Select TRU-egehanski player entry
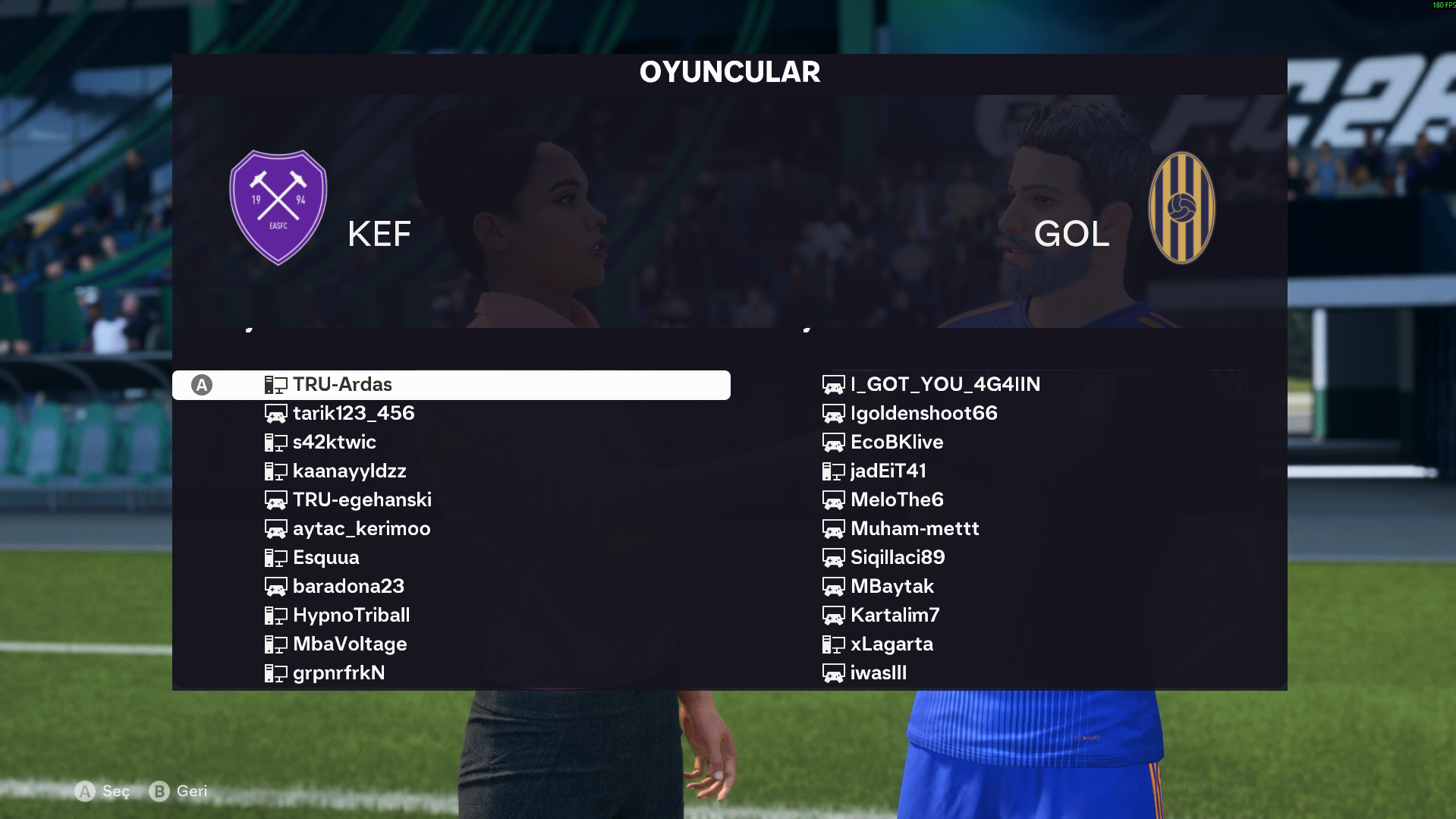 click(362, 500)
